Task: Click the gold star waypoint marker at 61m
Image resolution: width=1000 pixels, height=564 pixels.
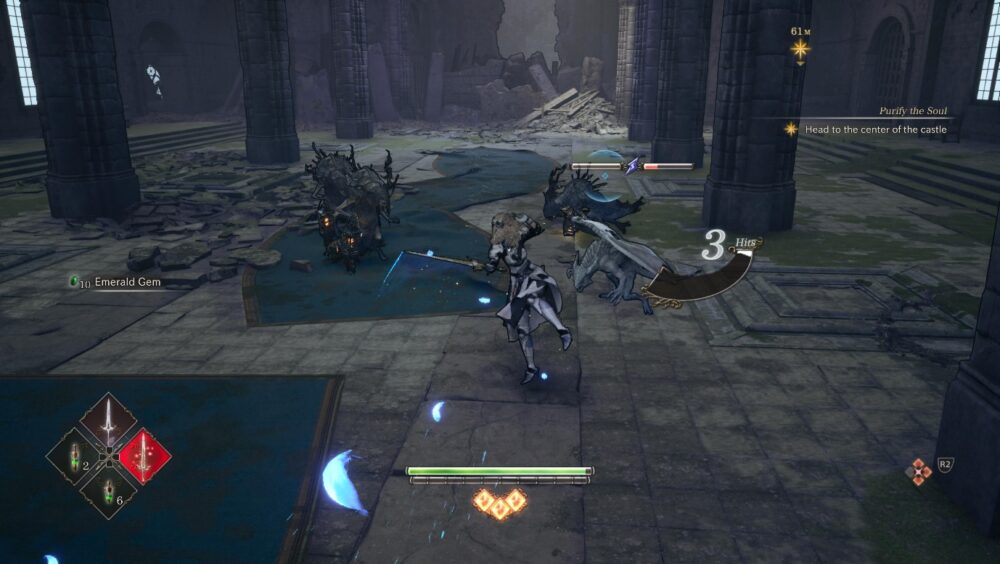Action: pos(800,48)
